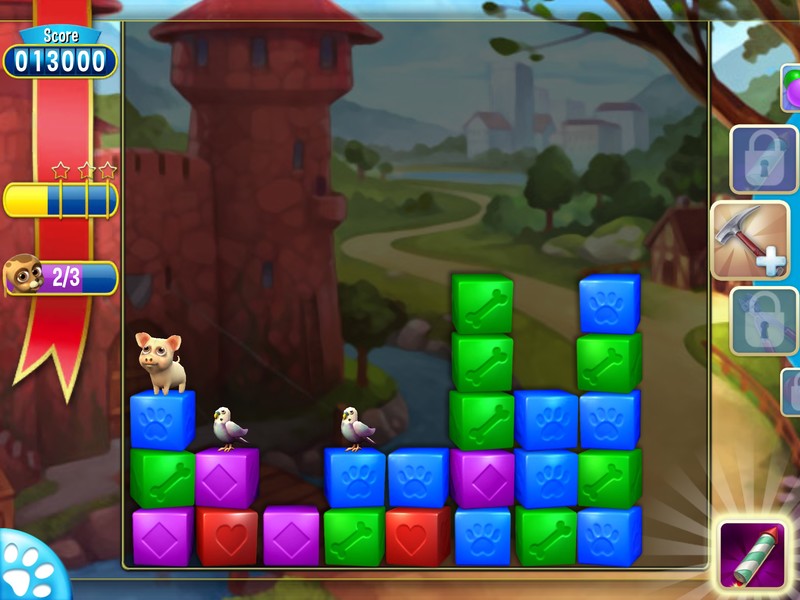Viewport: 800px width, 600px height.
Task: Tap the locked booster below the hammer
Action: [763, 320]
